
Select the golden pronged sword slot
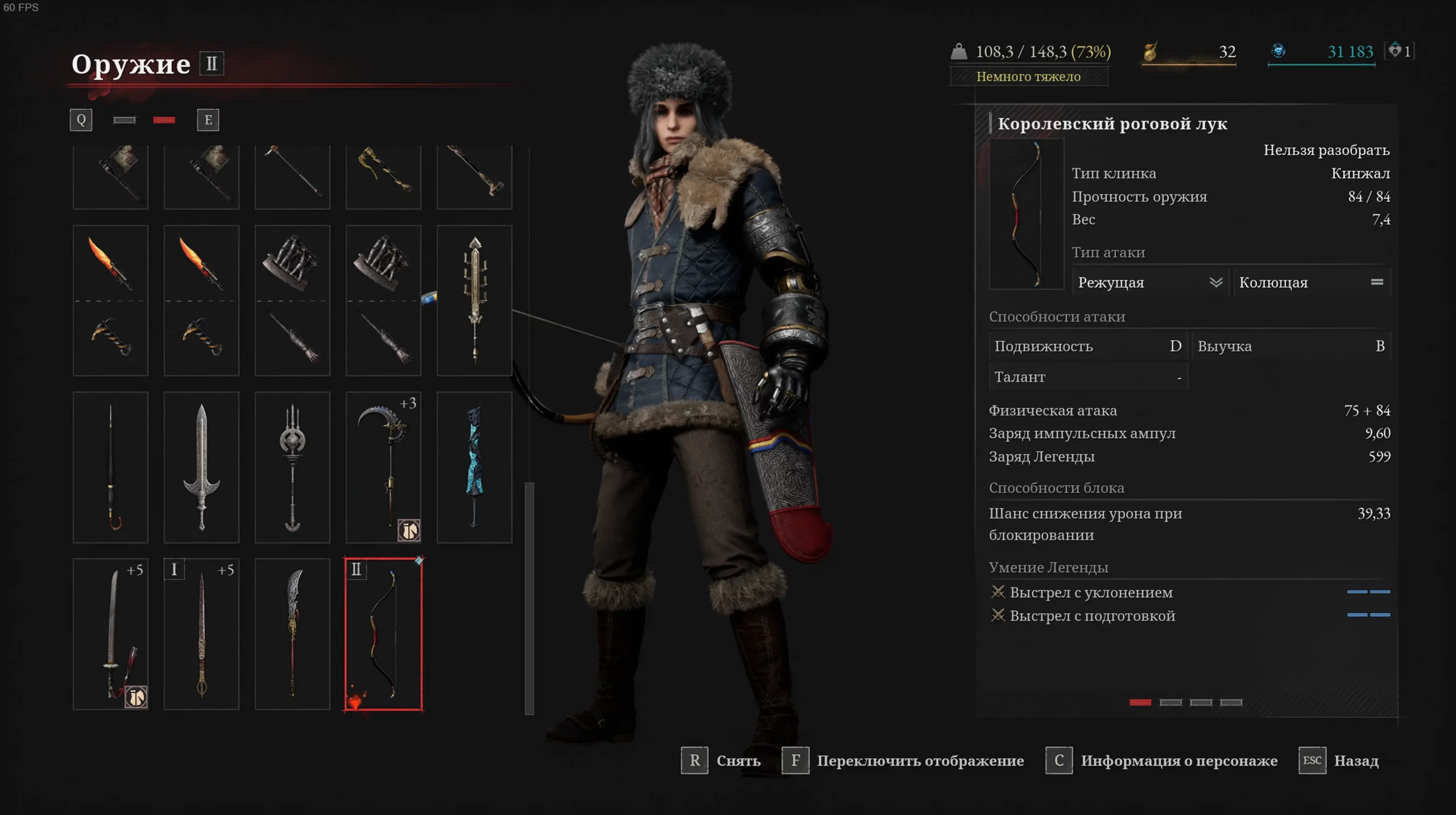[x=474, y=300]
